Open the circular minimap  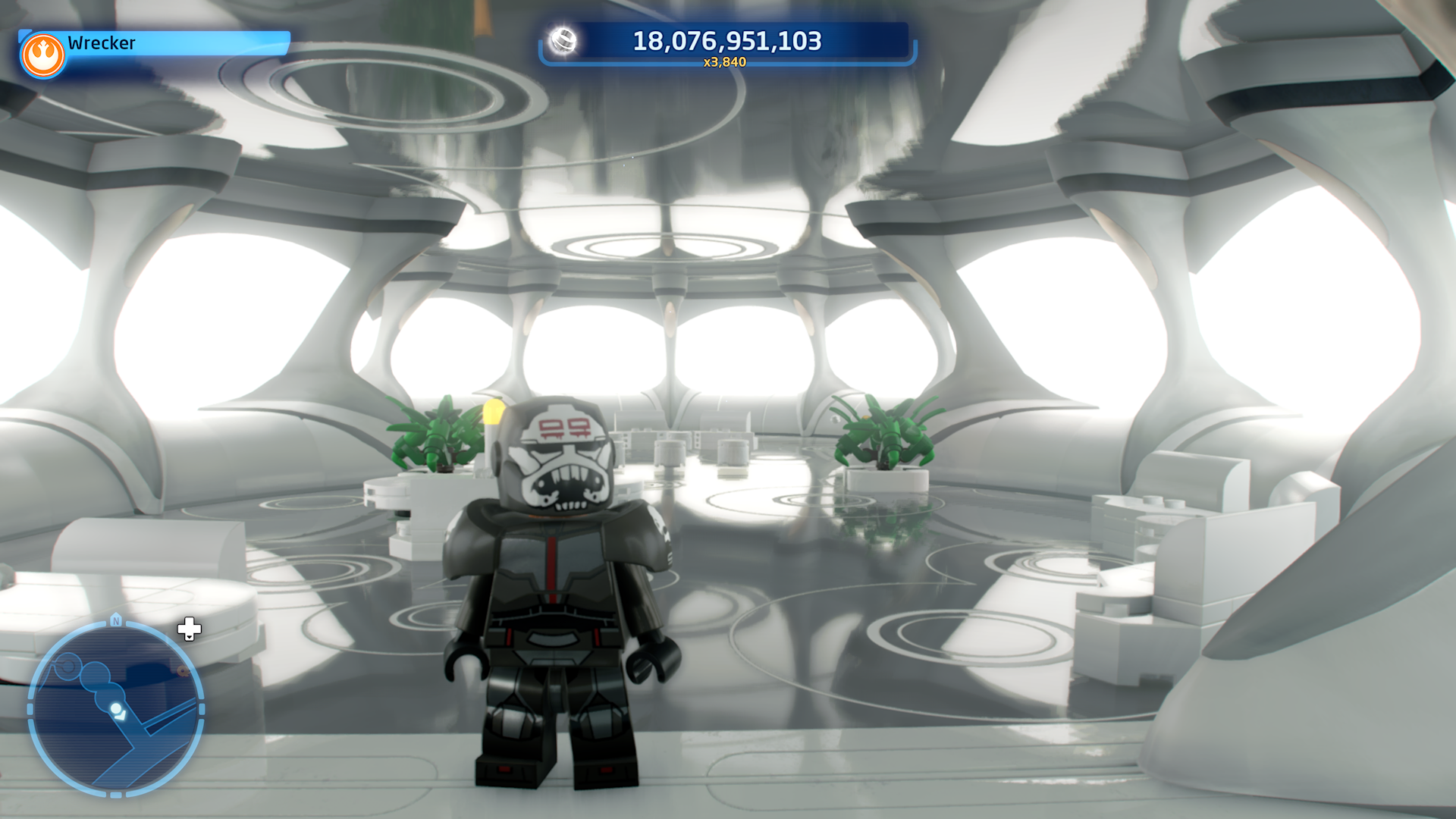[116, 708]
